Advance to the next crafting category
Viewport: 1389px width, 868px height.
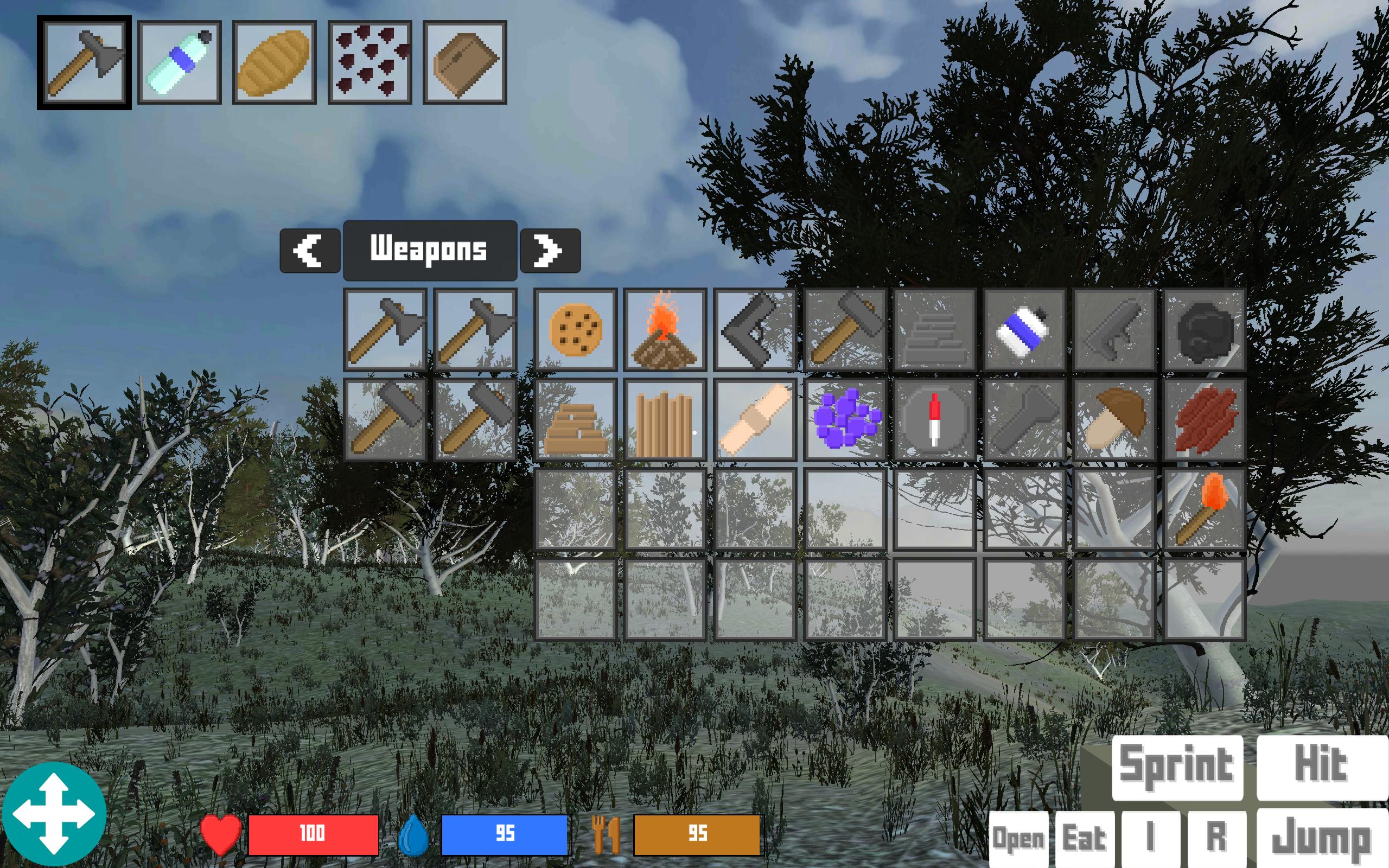pos(550,250)
